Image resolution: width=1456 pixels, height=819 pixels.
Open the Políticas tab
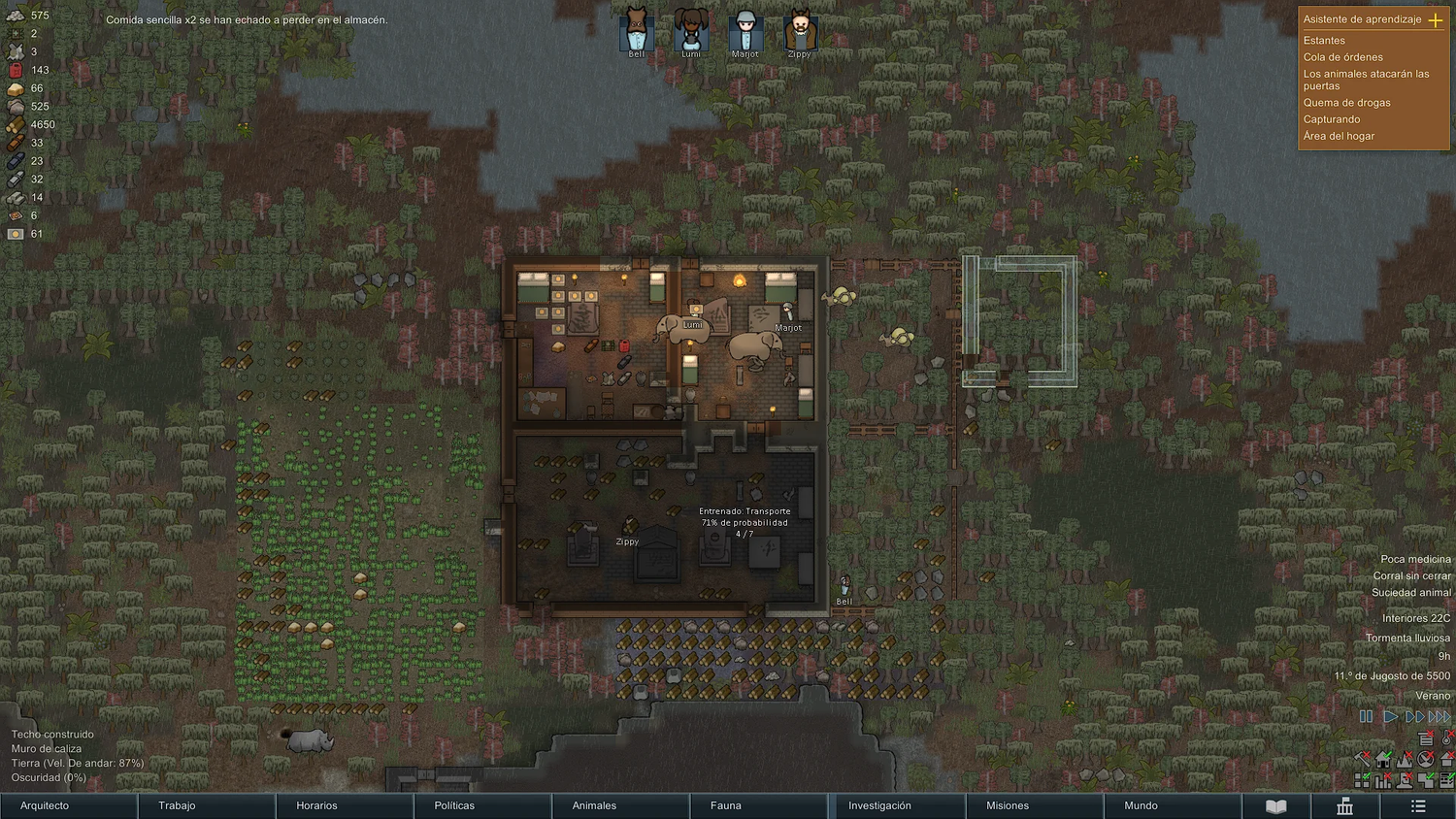pyautogui.click(x=481, y=805)
